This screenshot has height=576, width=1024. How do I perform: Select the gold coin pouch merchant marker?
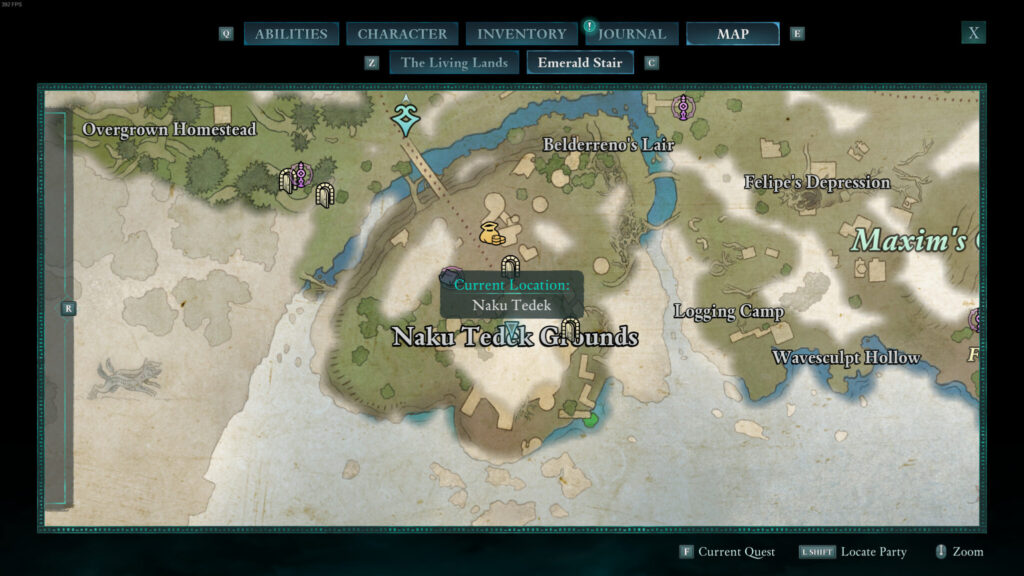(x=491, y=234)
